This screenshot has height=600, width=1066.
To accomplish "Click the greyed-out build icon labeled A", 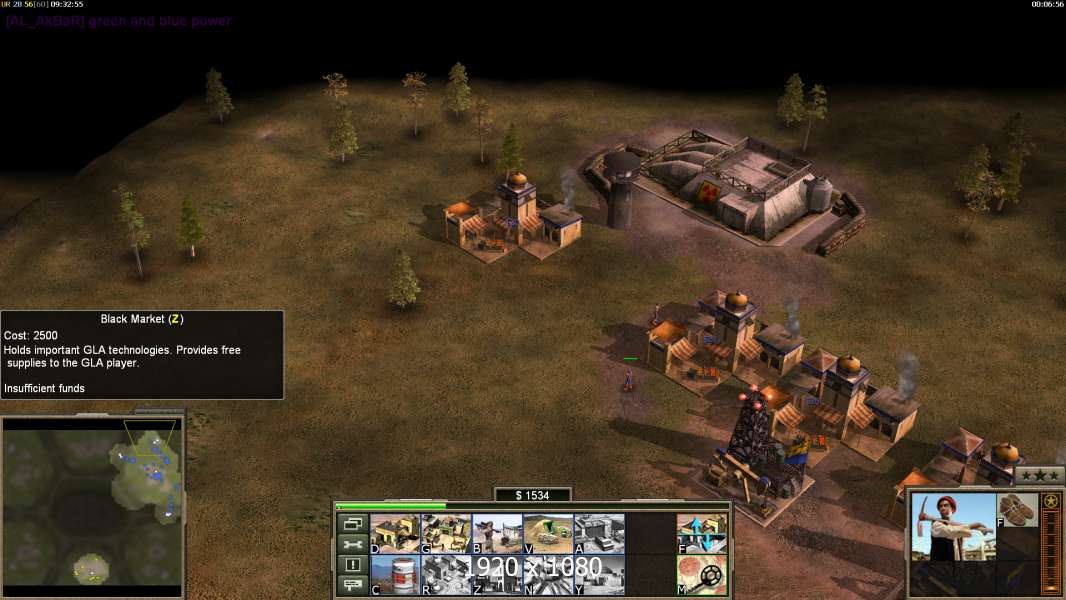I will pyautogui.click(x=599, y=533).
